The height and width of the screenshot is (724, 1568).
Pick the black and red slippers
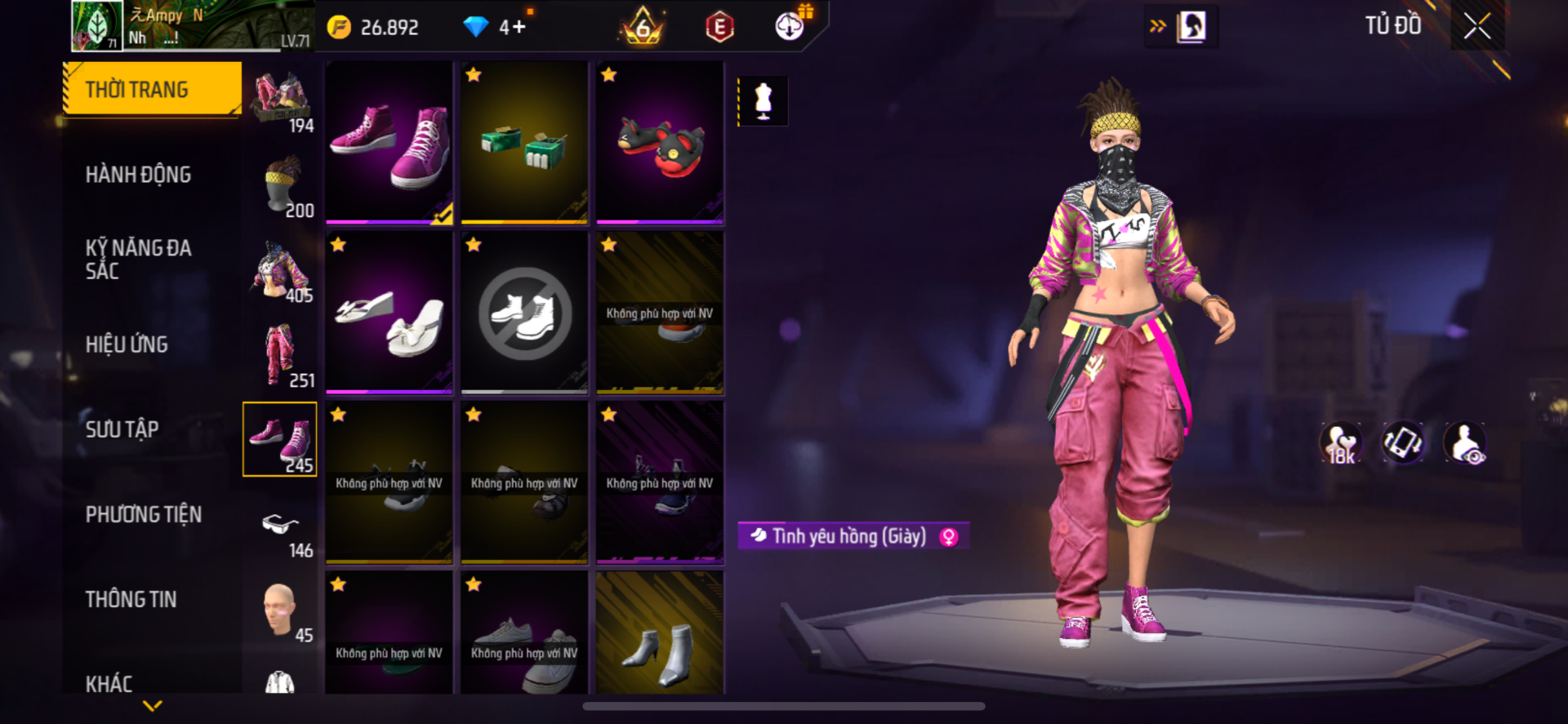pos(660,142)
